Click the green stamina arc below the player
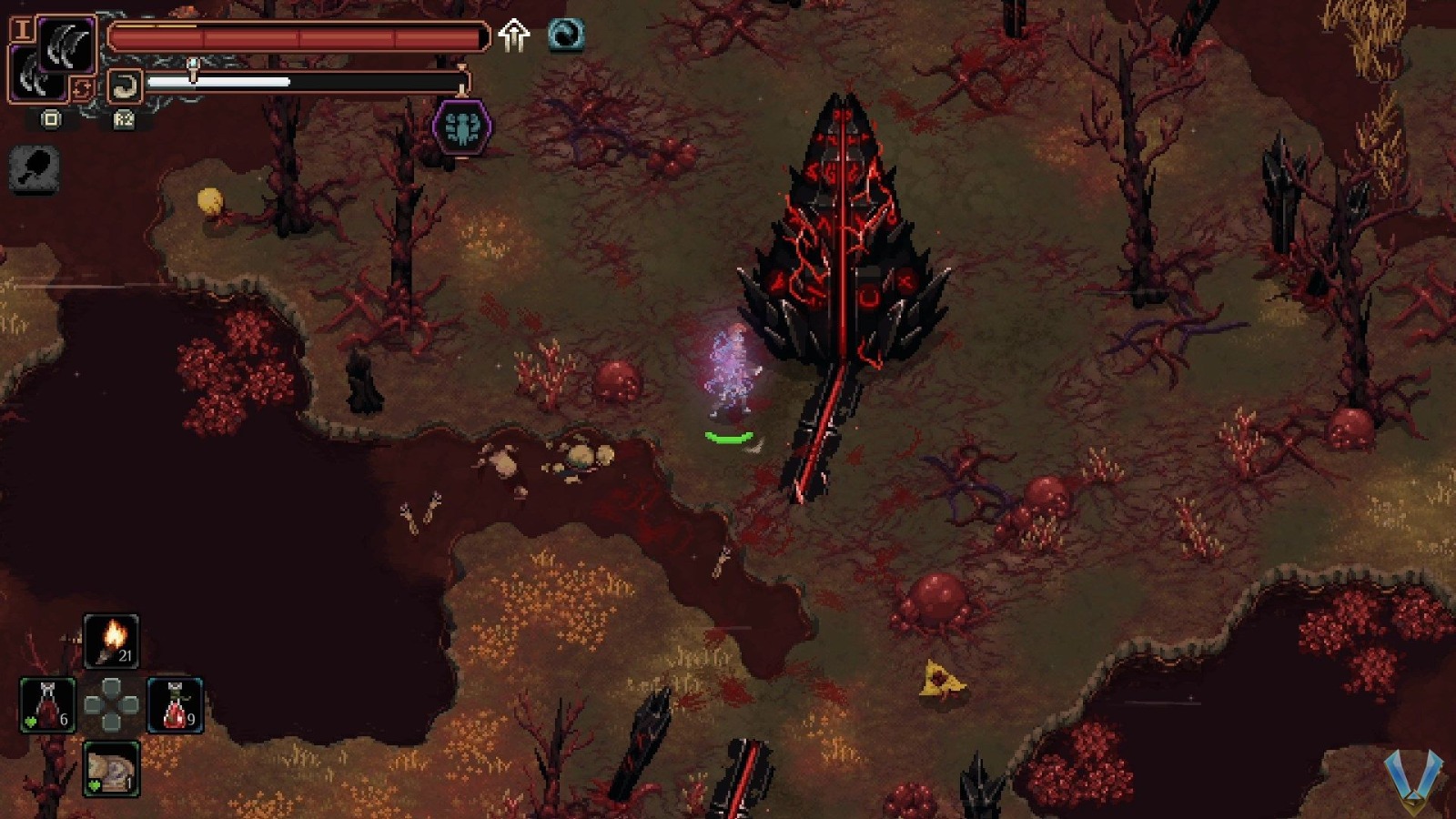 730,437
